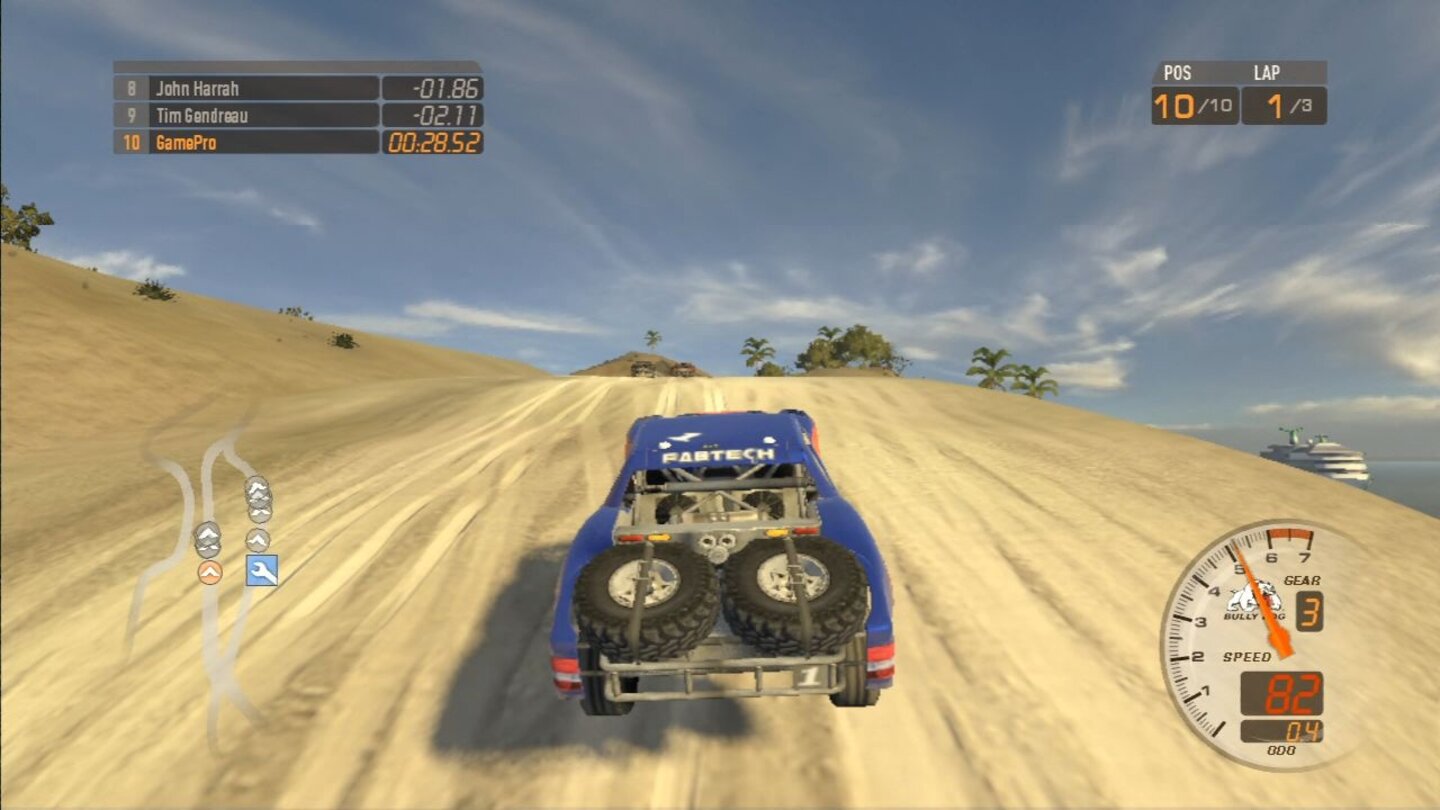
Task: Select the orange player chevron on the minimap
Action: (210, 572)
